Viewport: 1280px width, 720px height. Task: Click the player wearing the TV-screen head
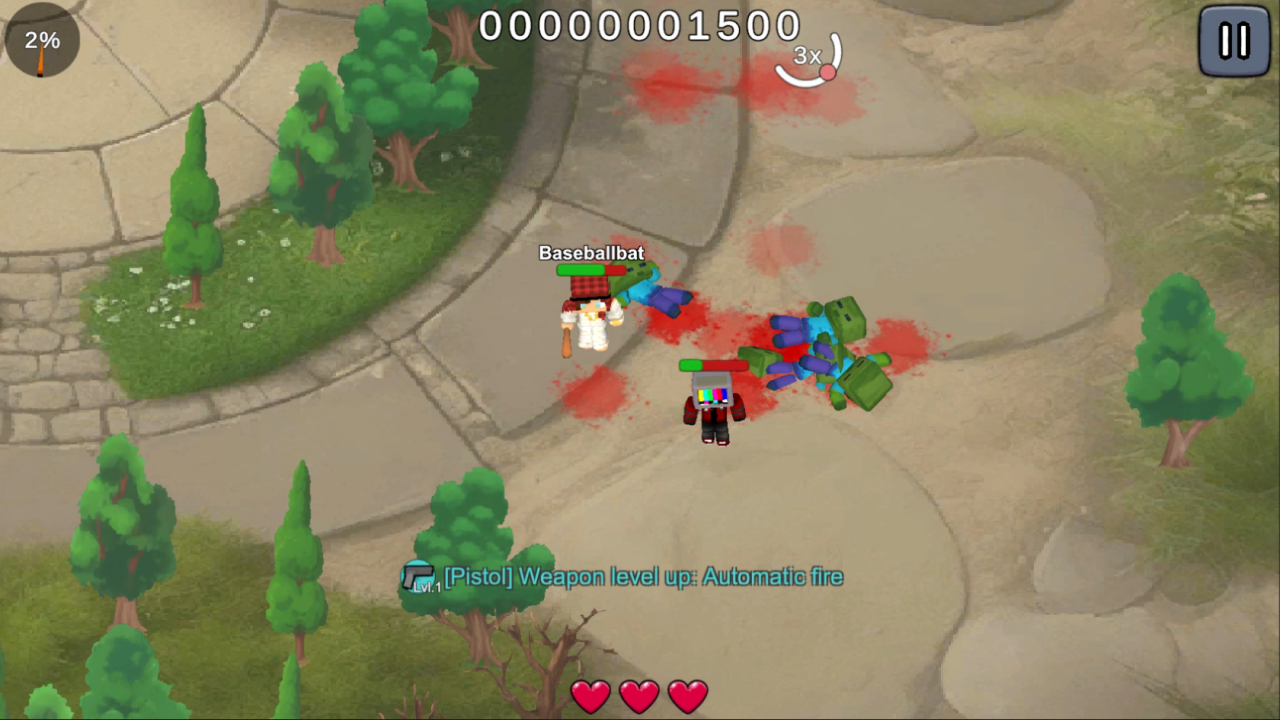(x=712, y=405)
